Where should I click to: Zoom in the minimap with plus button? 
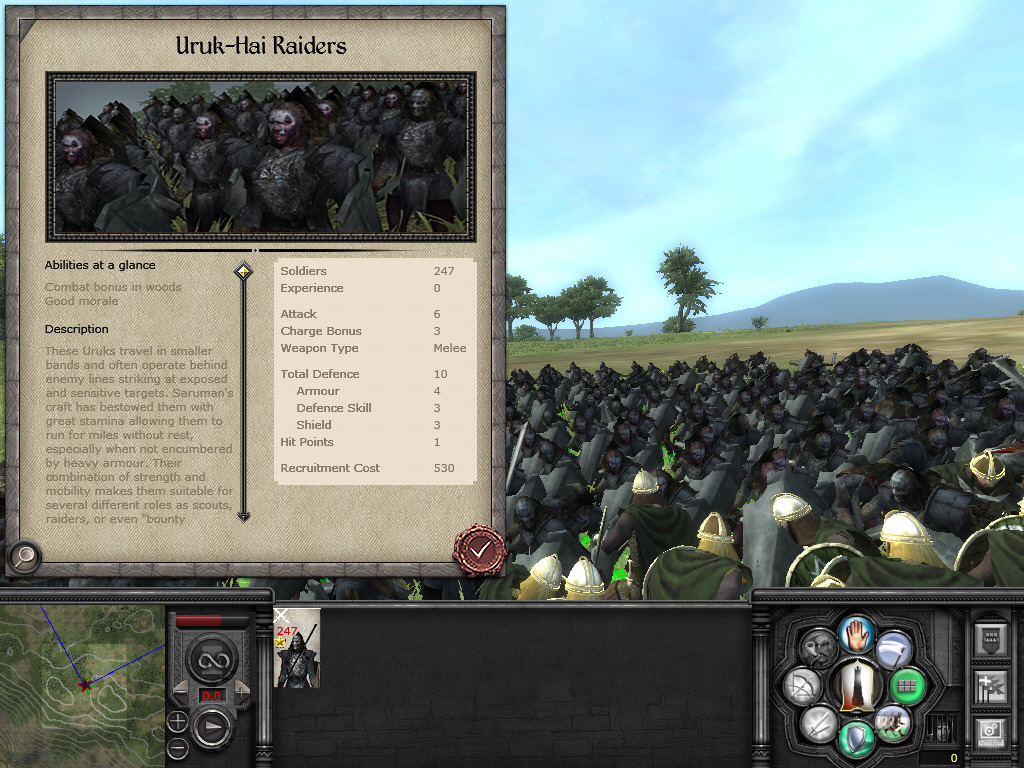pos(177,722)
